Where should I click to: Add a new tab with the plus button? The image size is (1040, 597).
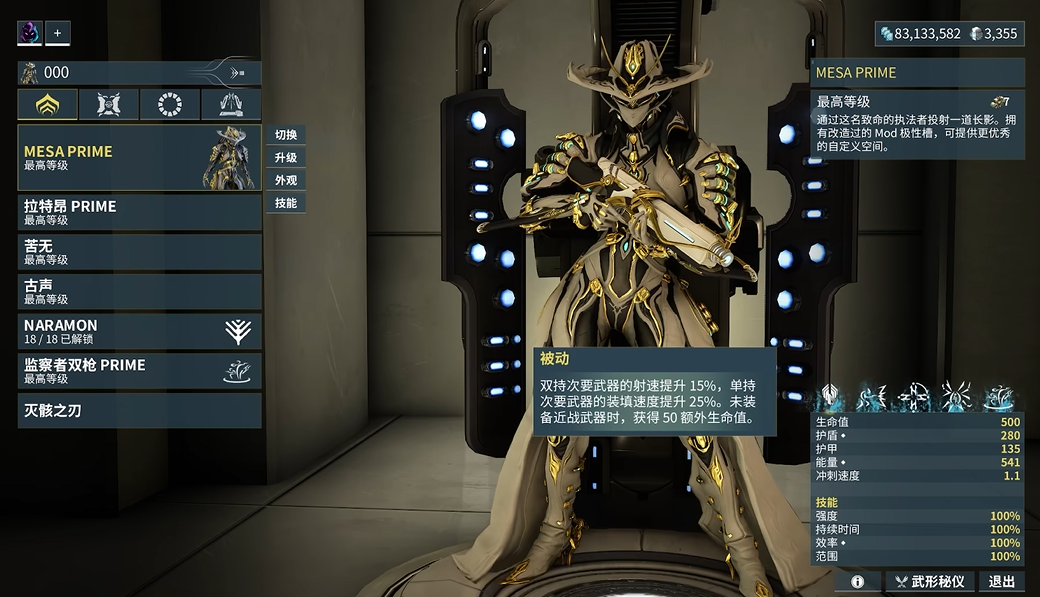click(57, 33)
